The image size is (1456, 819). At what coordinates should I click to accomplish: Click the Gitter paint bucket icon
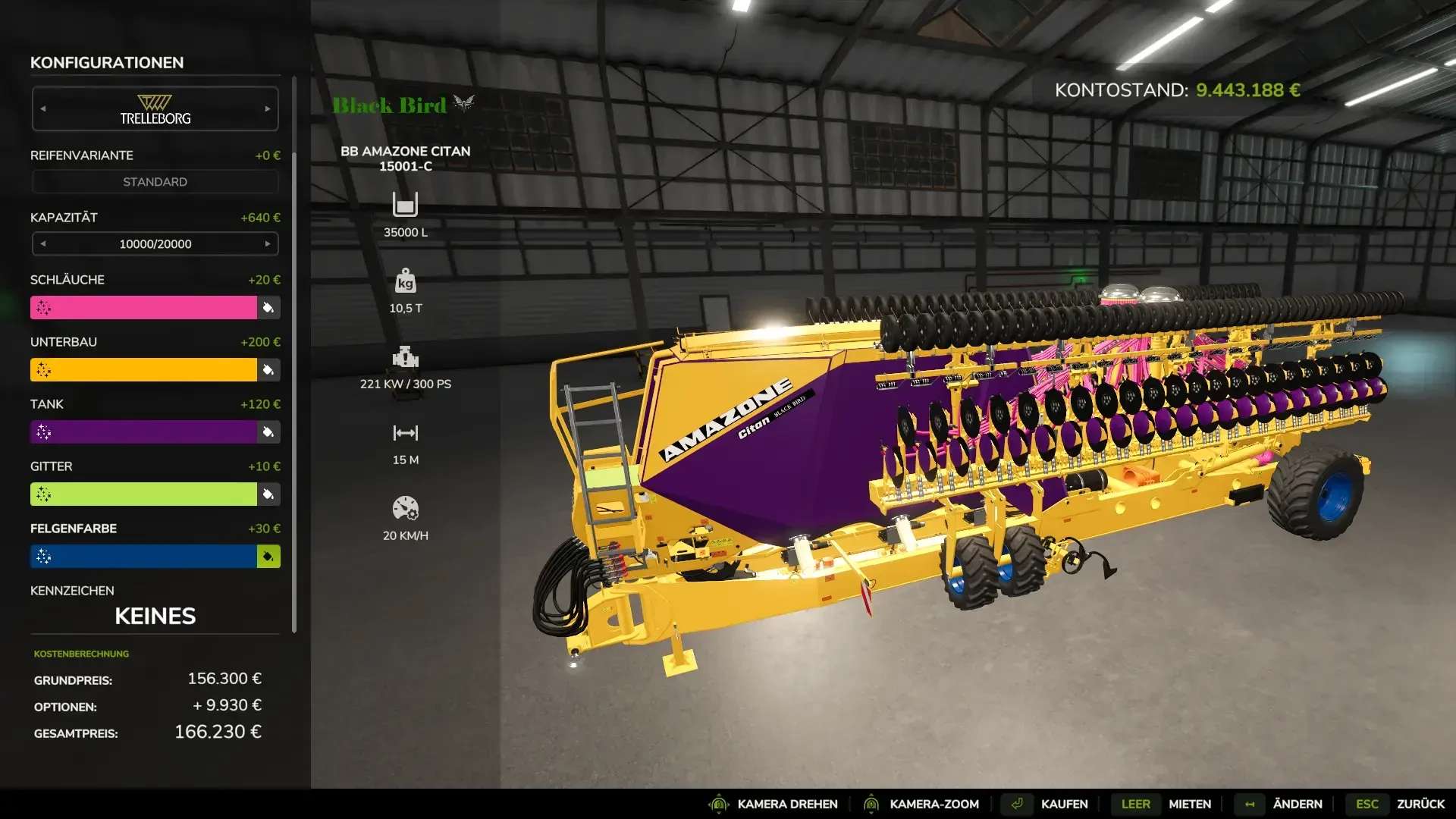click(x=268, y=494)
